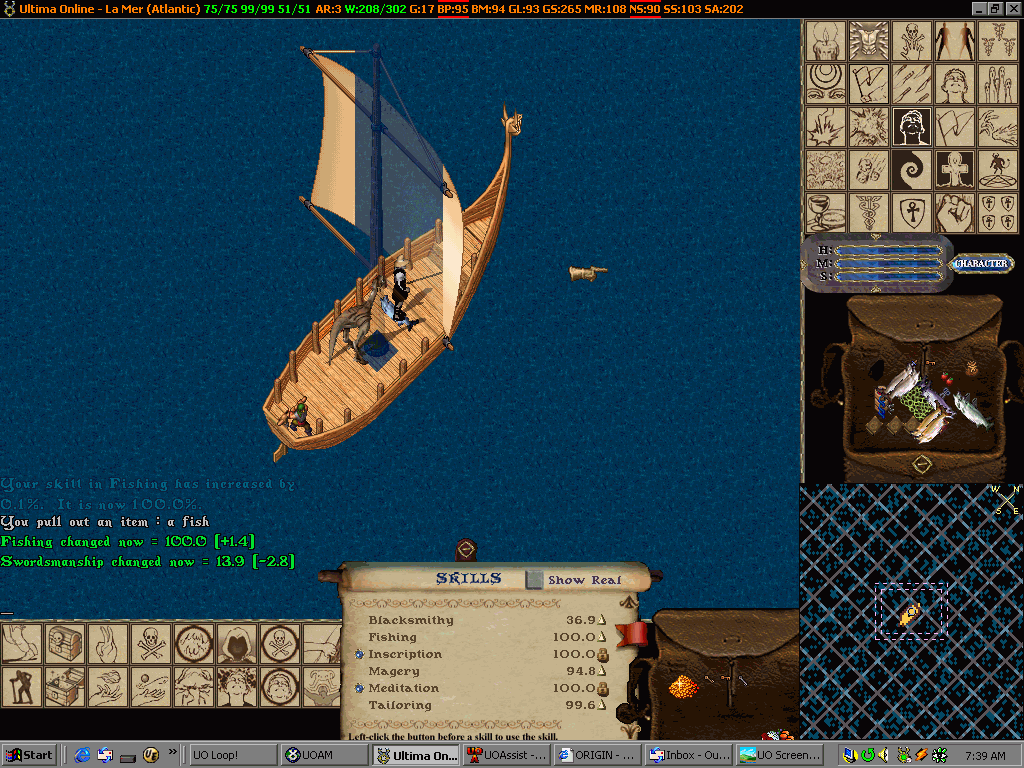This screenshot has height=768, width=1024.
Task: Activate the single ankh shield spell icon
Action: point(912,212)
